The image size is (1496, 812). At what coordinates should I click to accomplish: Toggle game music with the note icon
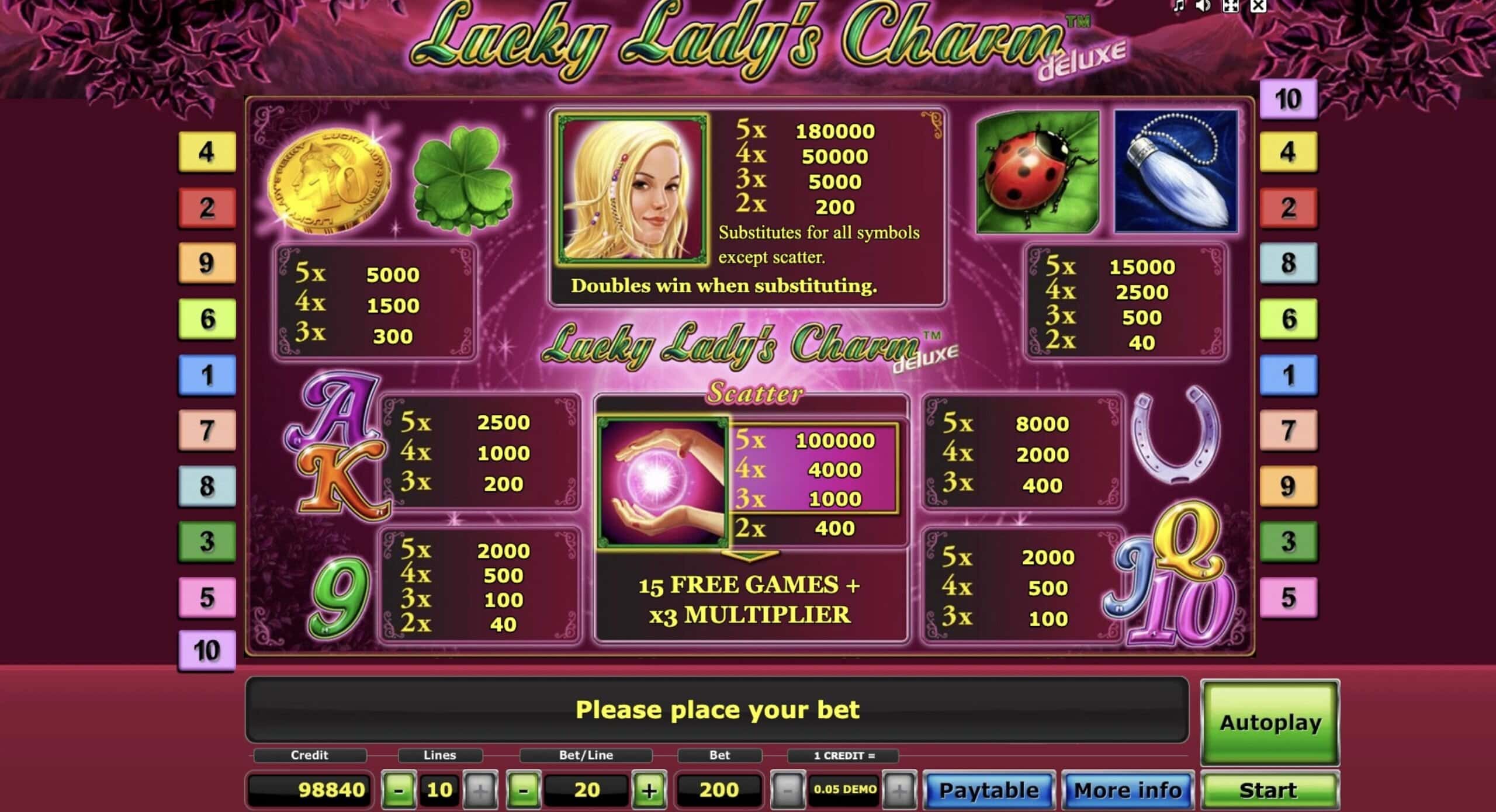pos(1179,6)
